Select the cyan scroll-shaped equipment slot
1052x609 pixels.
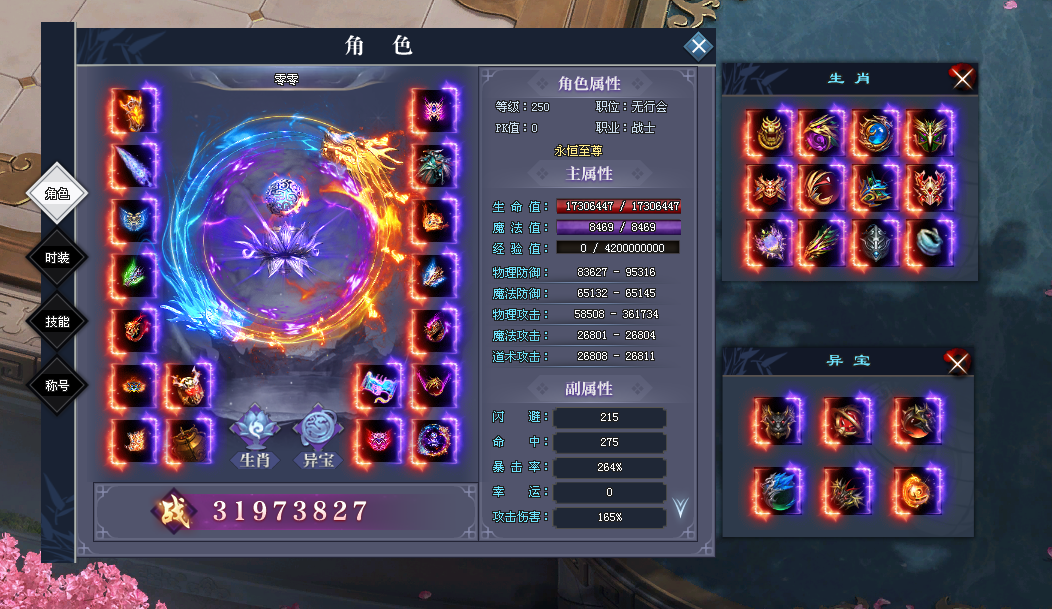click(380, 385)
